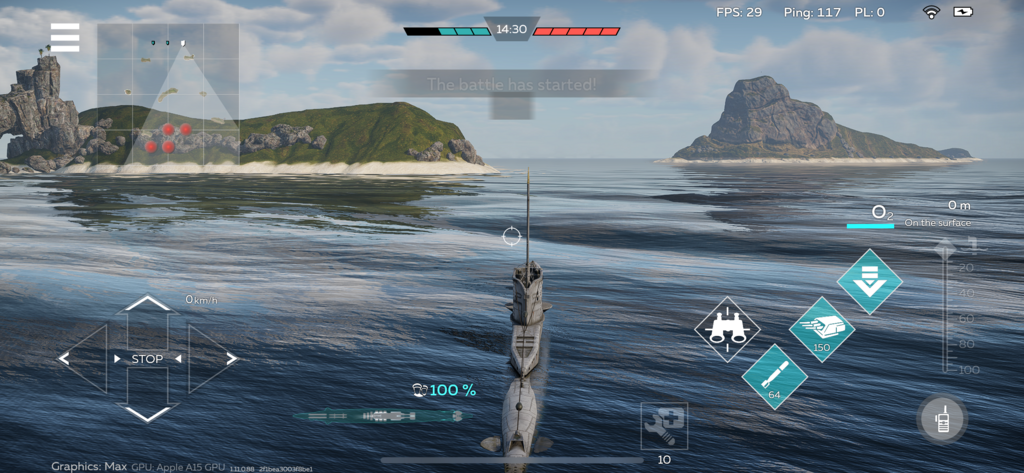This screenshot has height=473, width=1024.
Task: Activate the dive submerge button
Action: pos(869,281)
